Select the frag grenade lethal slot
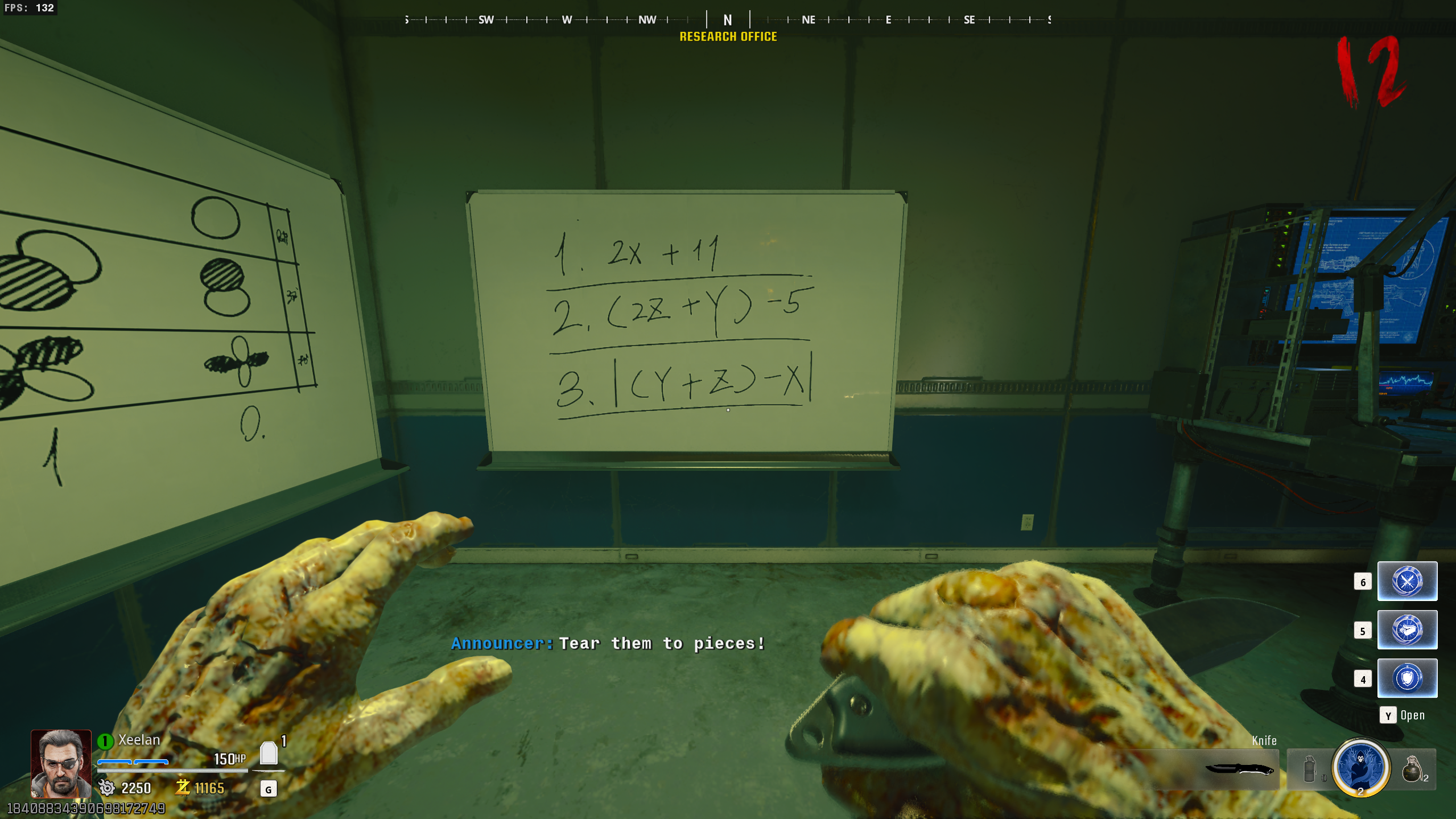This screenshot has height=819, width=1456. (1412, 769)
